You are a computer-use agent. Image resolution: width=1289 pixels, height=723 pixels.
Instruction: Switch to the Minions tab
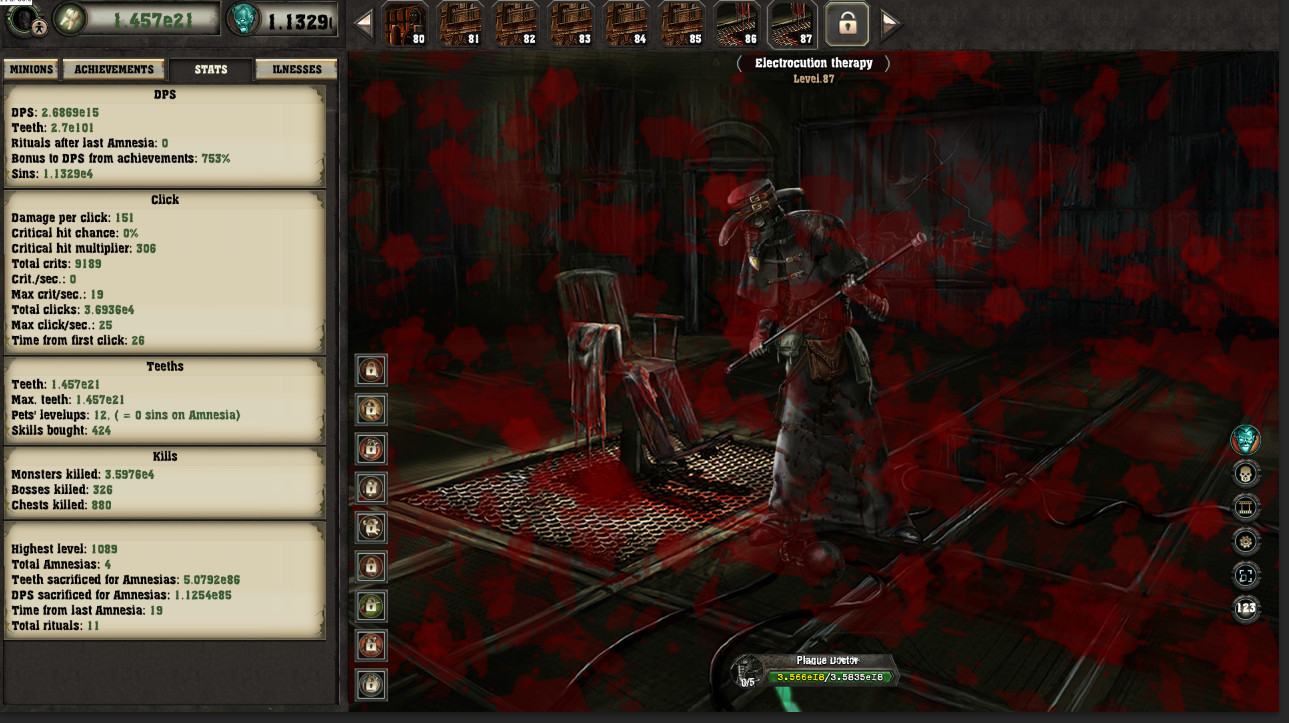pyautogui.click(x=31, y=70)
